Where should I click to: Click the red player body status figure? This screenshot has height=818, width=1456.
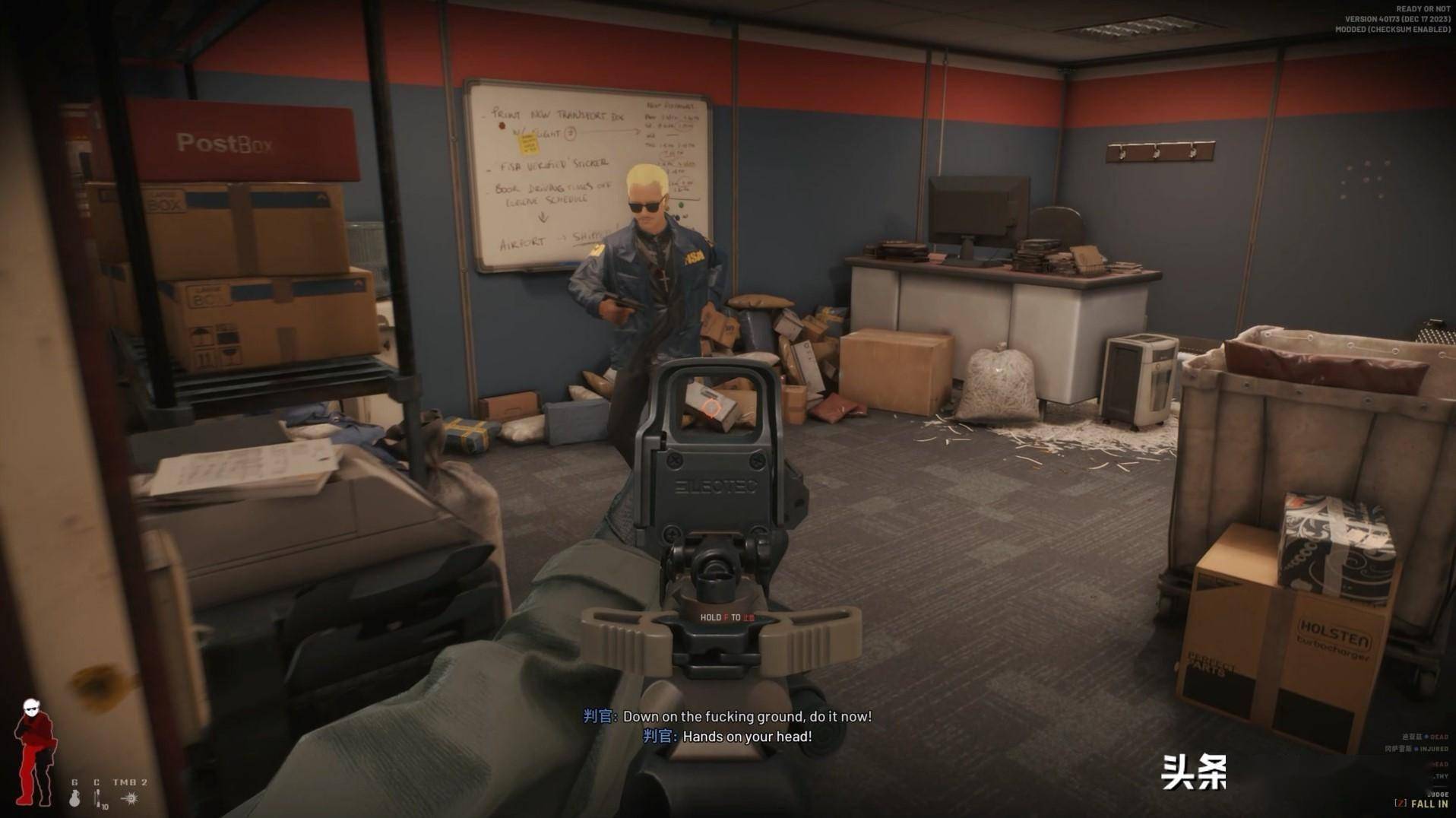coord(34,751)
